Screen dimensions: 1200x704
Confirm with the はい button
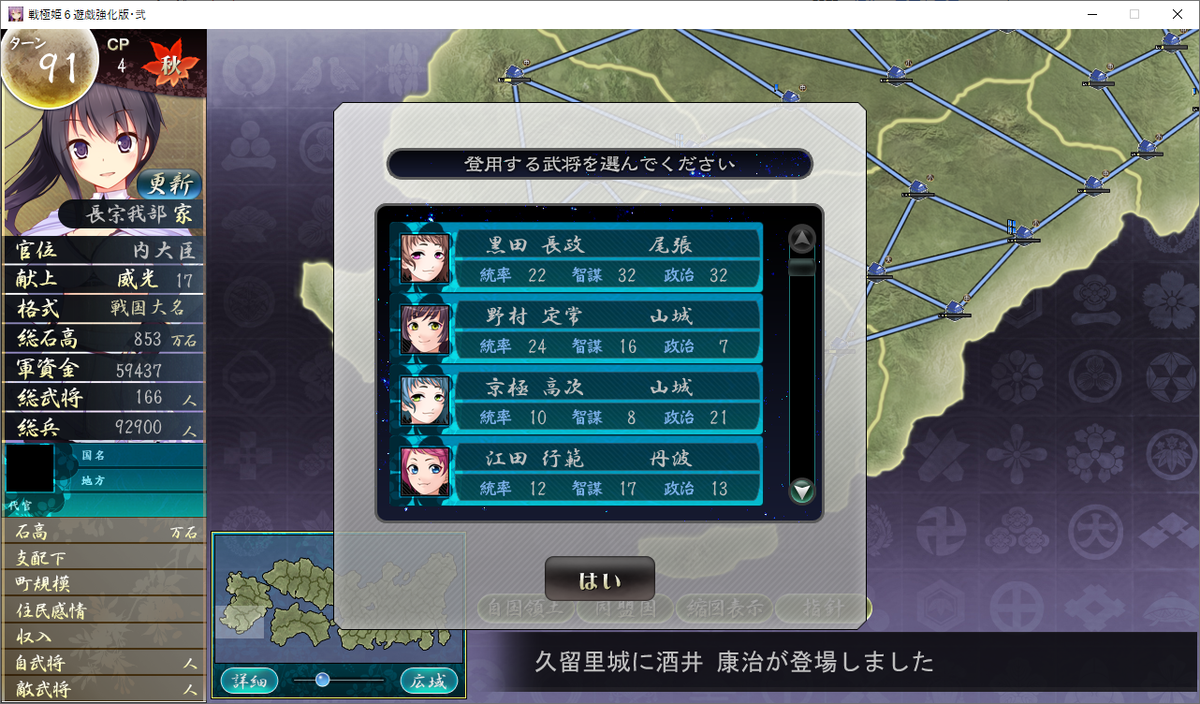pyautogui.click(x=600, y=579)
